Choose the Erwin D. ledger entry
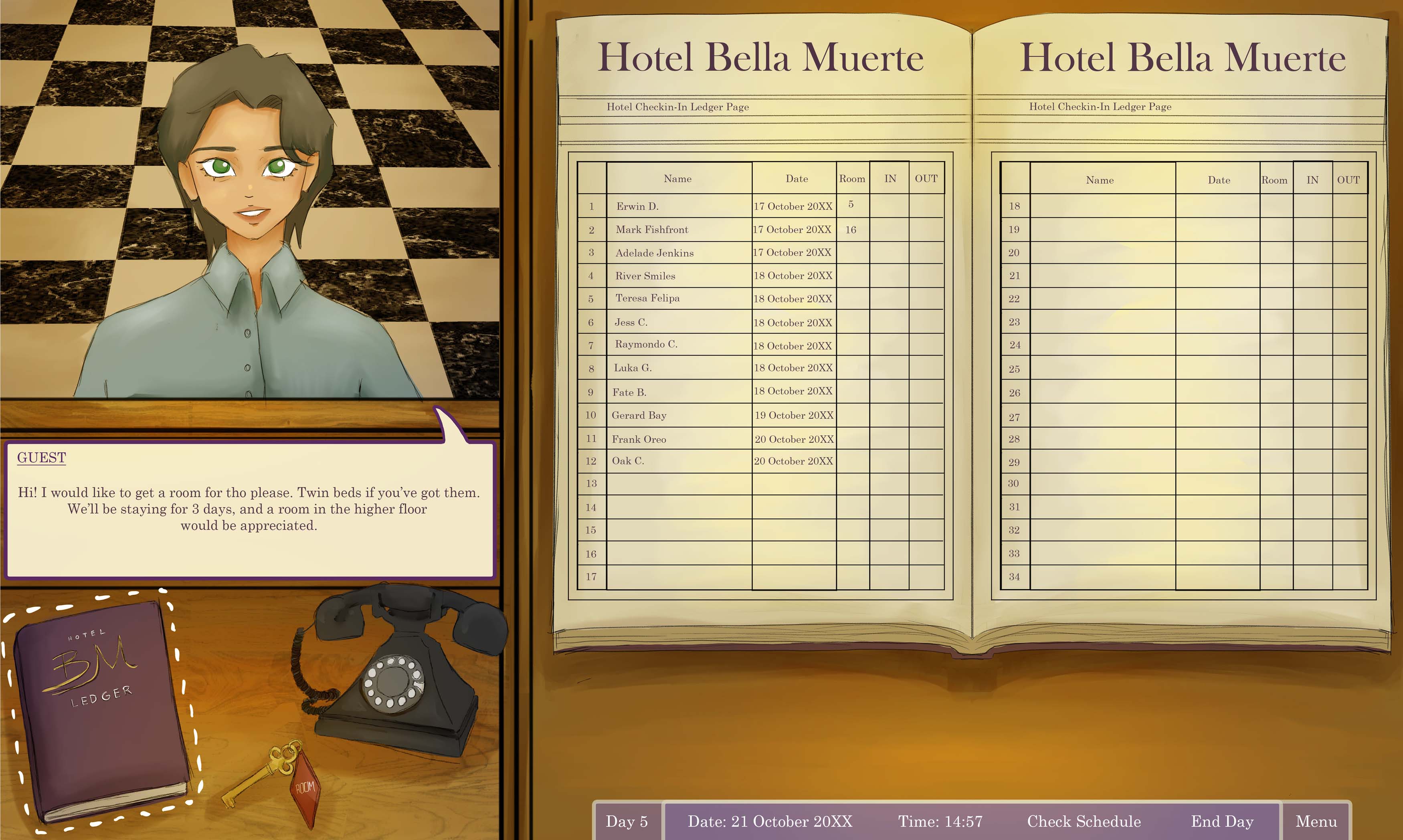This screenshot has width=1403, height=840. coord(637,207)
